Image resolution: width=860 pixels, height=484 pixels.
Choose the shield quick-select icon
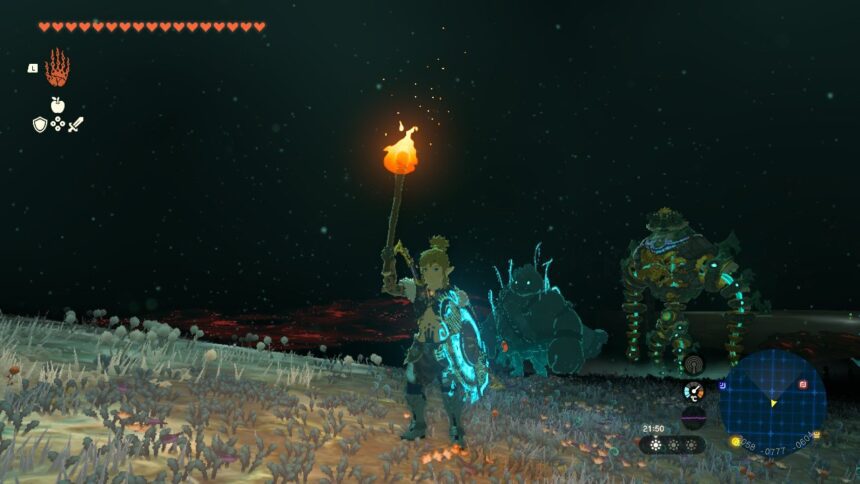point(40,124)
